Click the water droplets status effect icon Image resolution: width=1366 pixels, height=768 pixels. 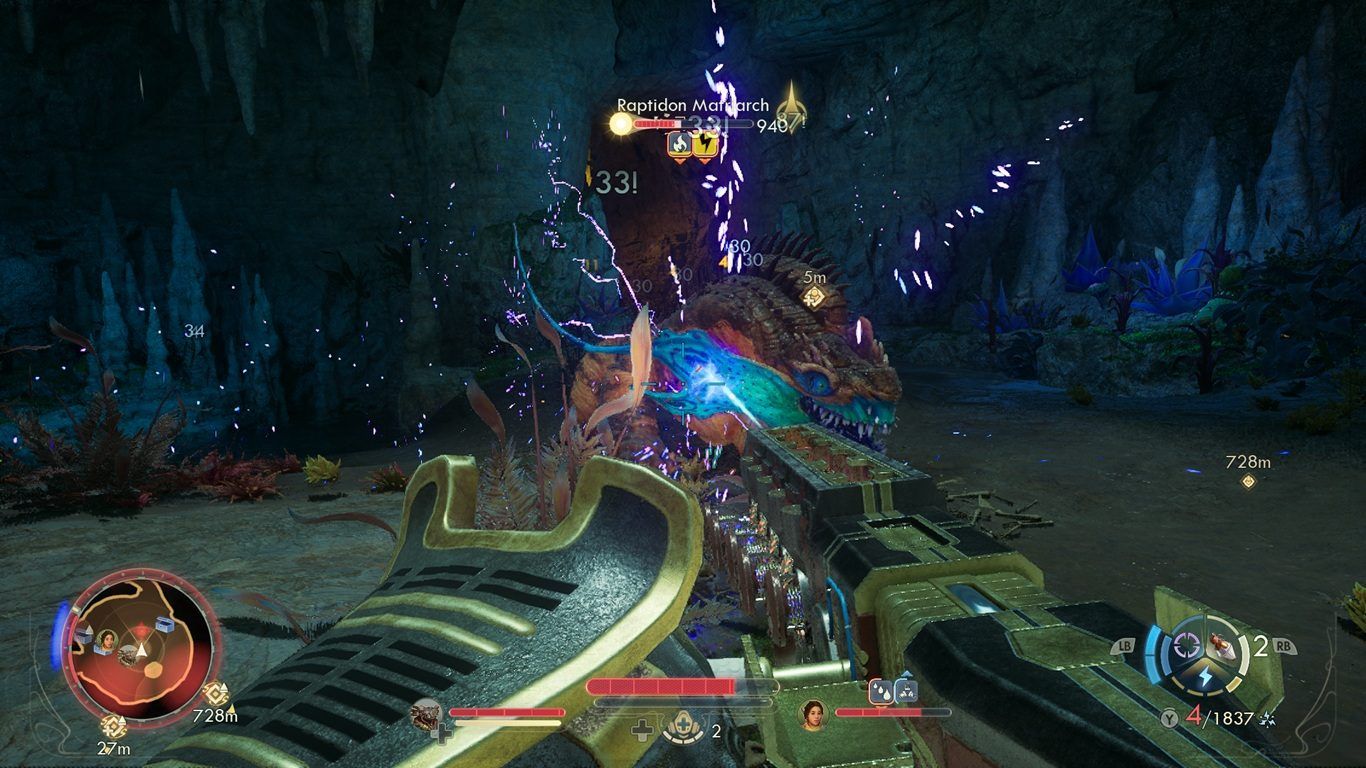pos(881,689)
